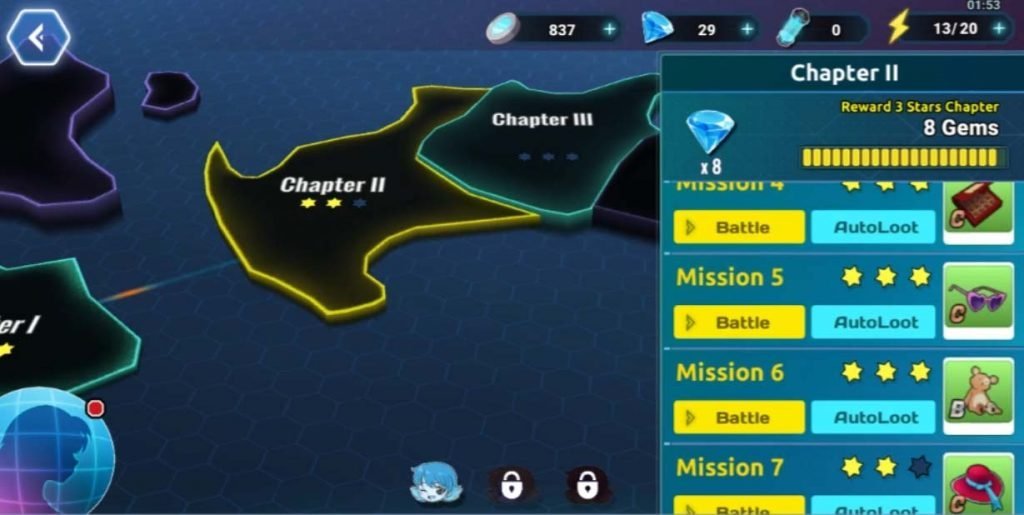Use AutoLoot on Mission 5
Viewport: 1024px width, 515px height.
click(875, 322)
